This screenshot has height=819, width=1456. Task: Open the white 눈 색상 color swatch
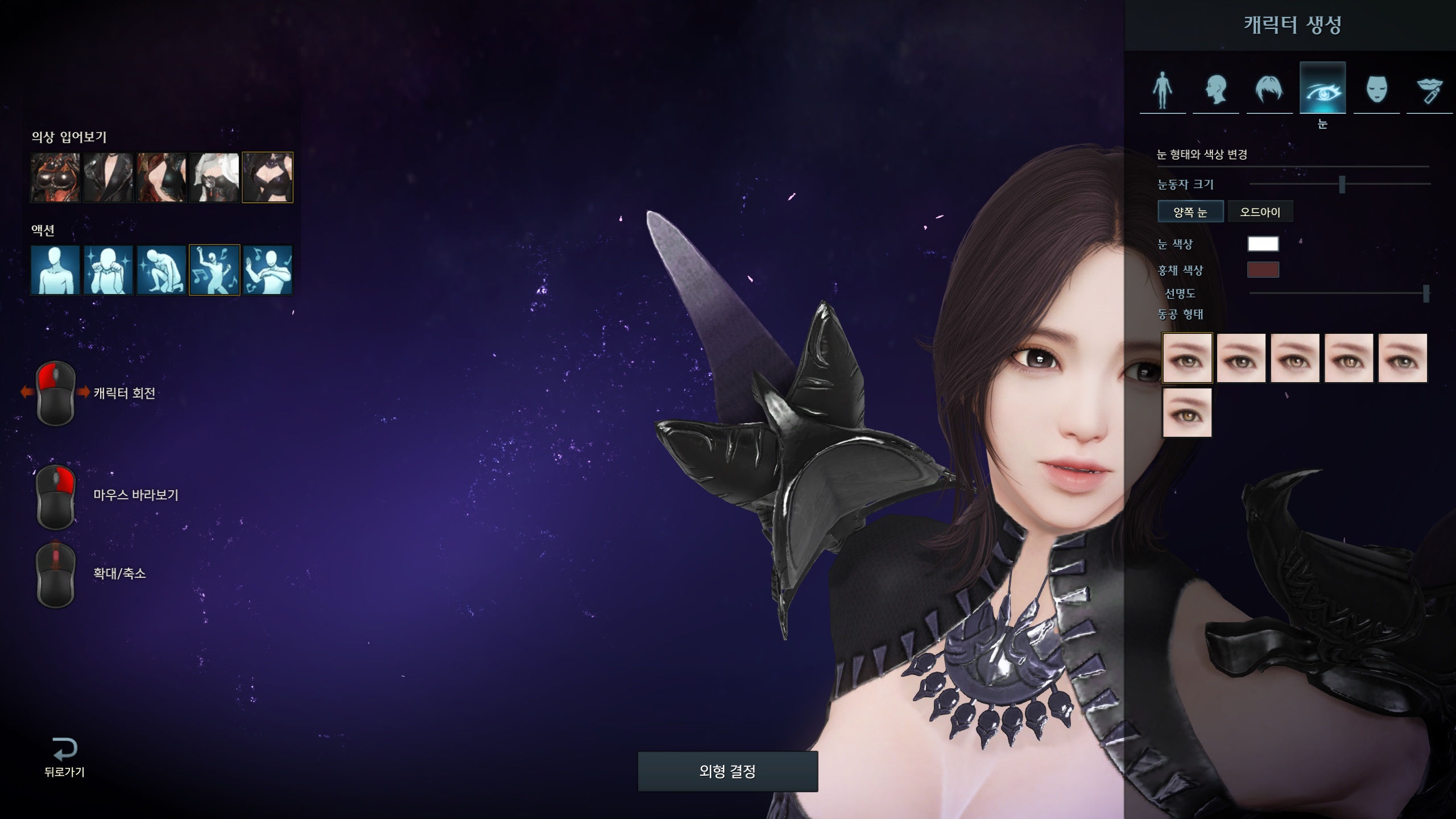1263,244
